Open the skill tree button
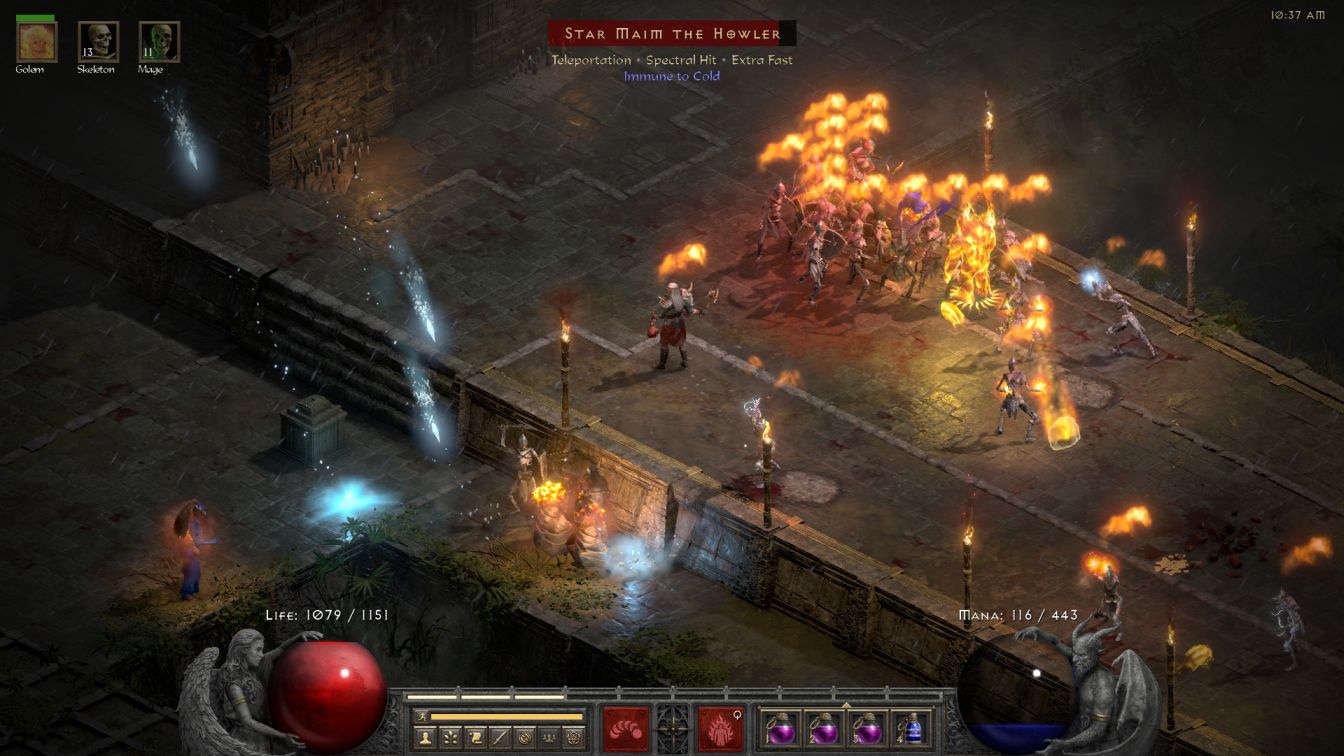The image size is (1344, 756). [x=450, y=738]
